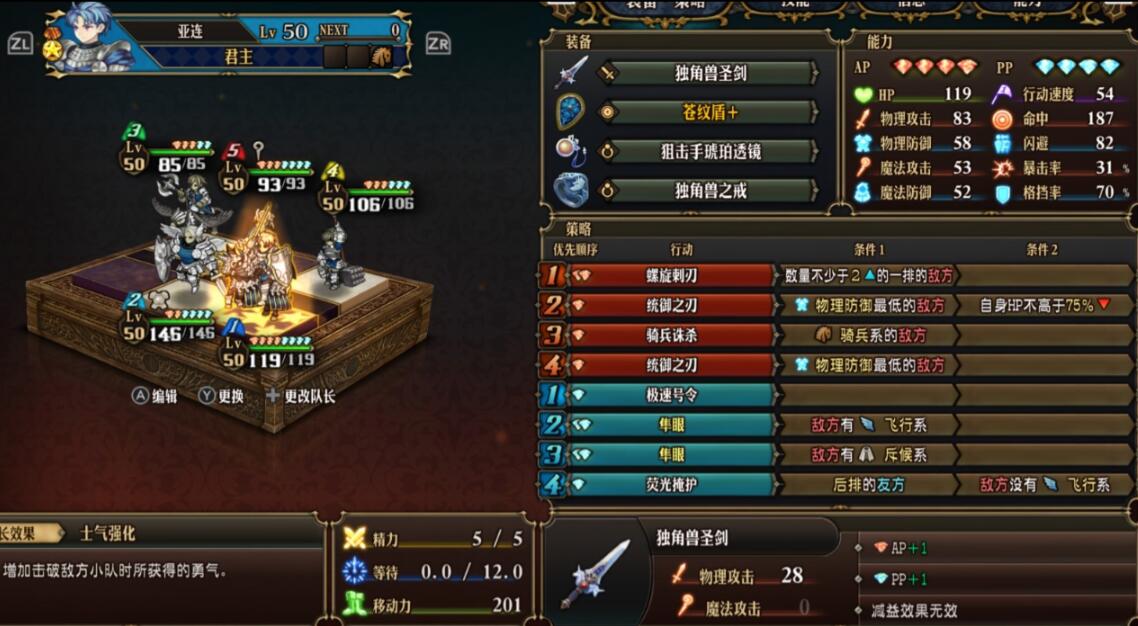This screenshot has height=626, width=1138.
Task: Edit the 骑兵系的敌方 condition
Action: click(x=866, y=335)
